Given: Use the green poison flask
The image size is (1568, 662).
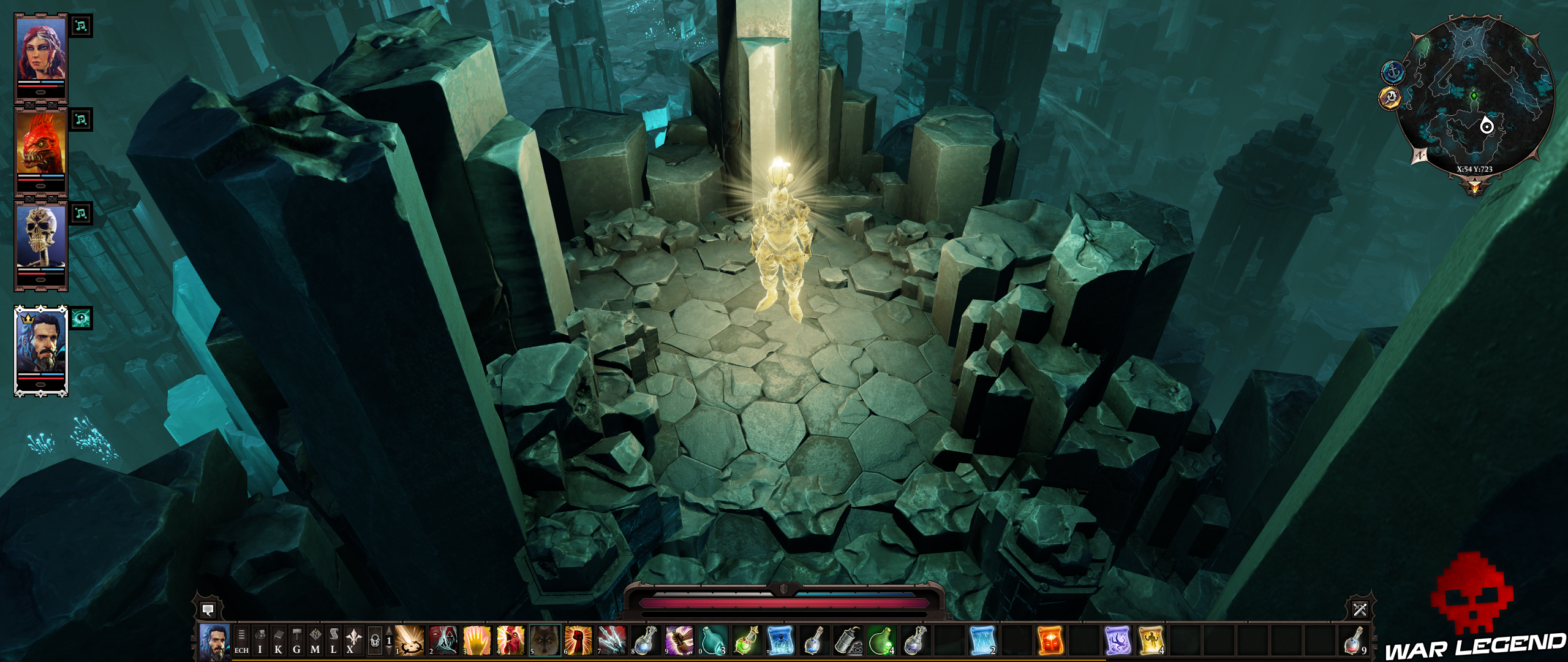Looking at the screenshot, I should pos(881,641).
